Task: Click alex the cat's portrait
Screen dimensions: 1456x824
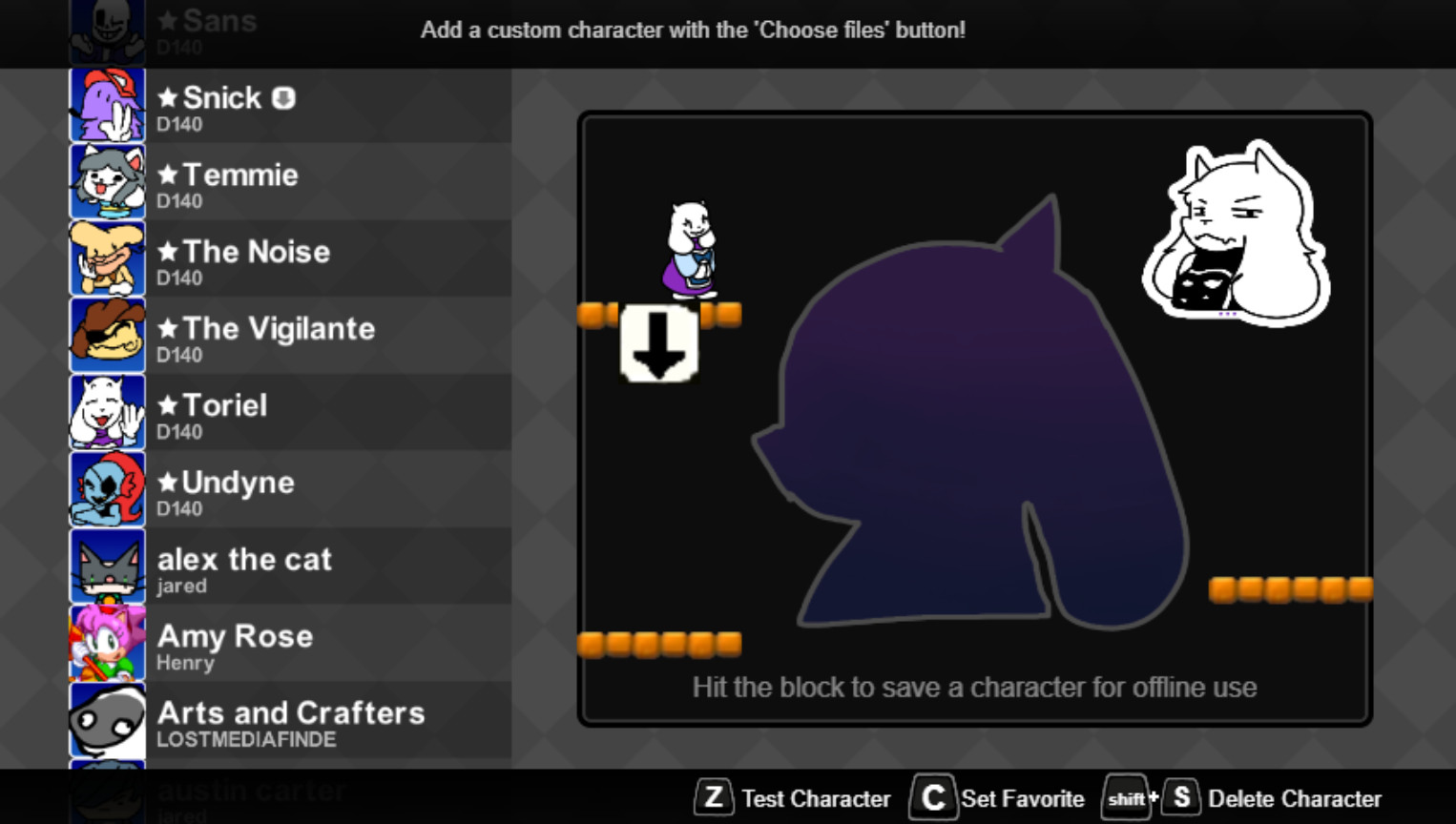Action: (x=107, y=566)
